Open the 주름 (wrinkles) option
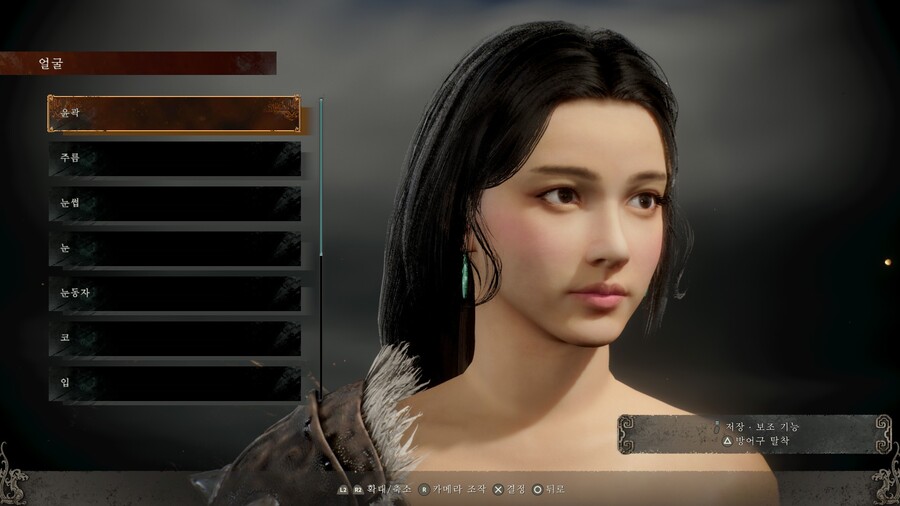 pyautogui.click(x=174, y=158)
